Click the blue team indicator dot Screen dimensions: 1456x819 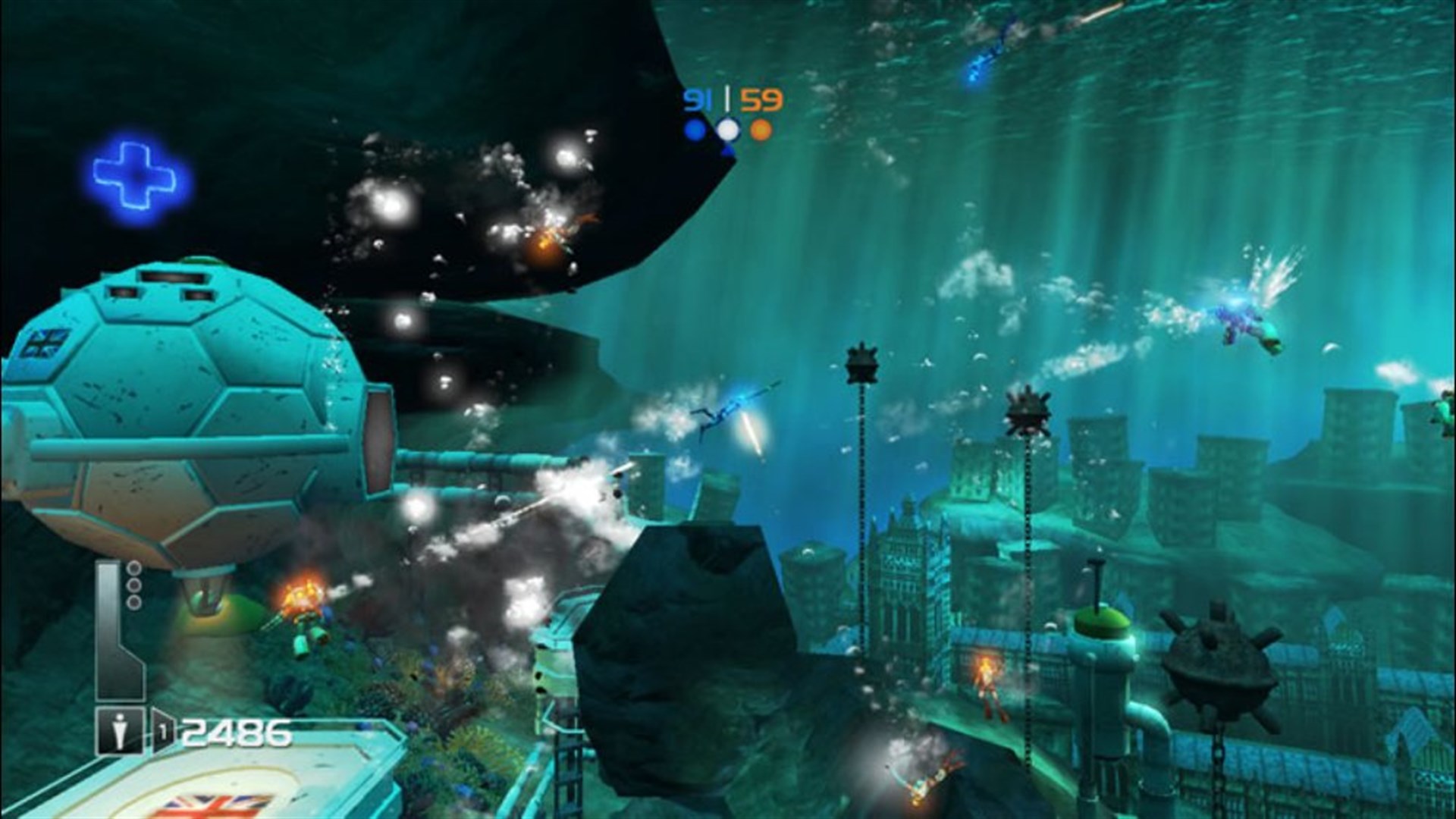695,130
